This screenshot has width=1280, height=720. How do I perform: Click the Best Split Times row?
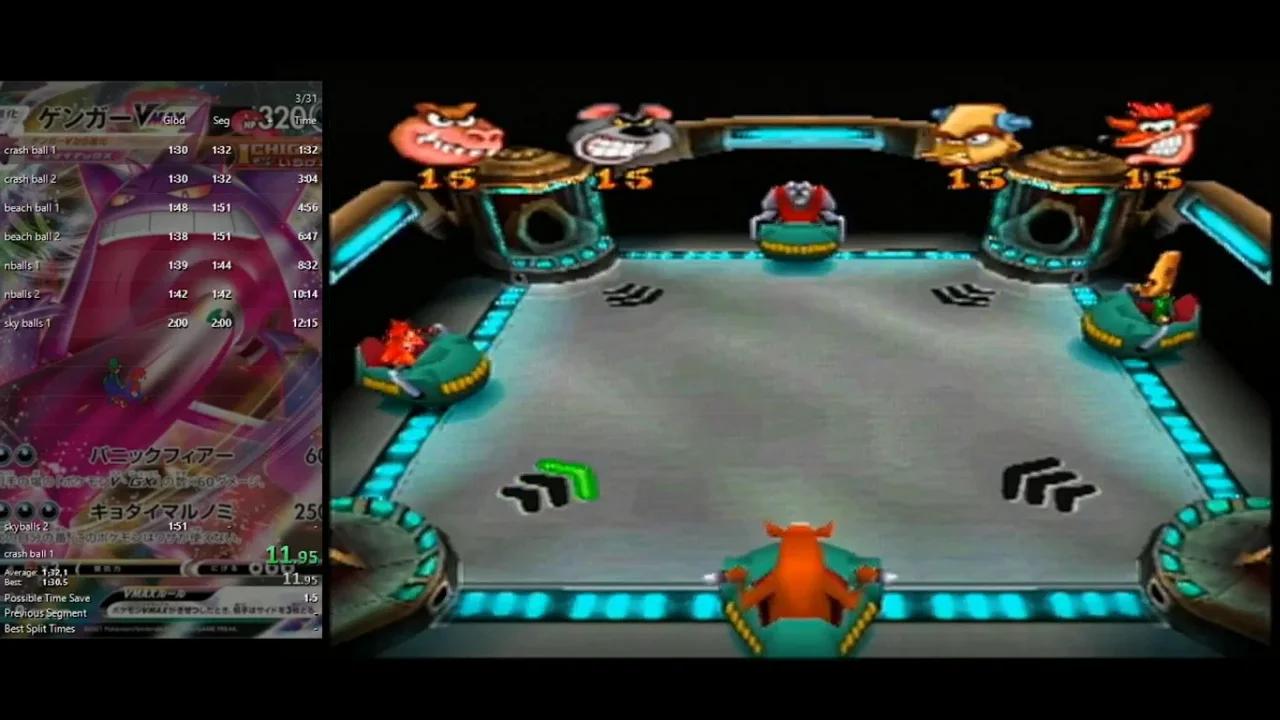coord(40,628)
